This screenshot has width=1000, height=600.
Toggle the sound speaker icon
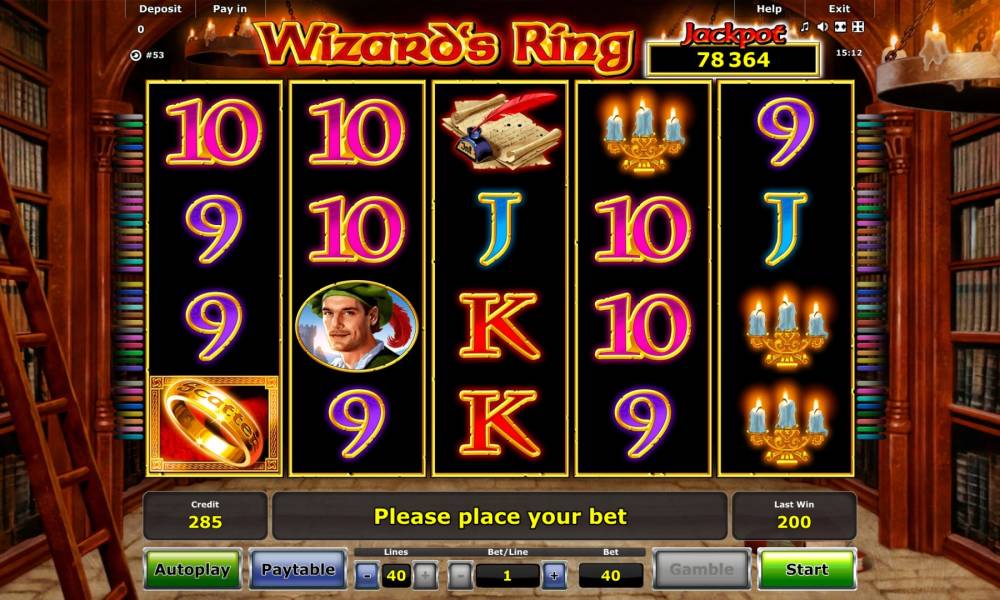(822, 26)
